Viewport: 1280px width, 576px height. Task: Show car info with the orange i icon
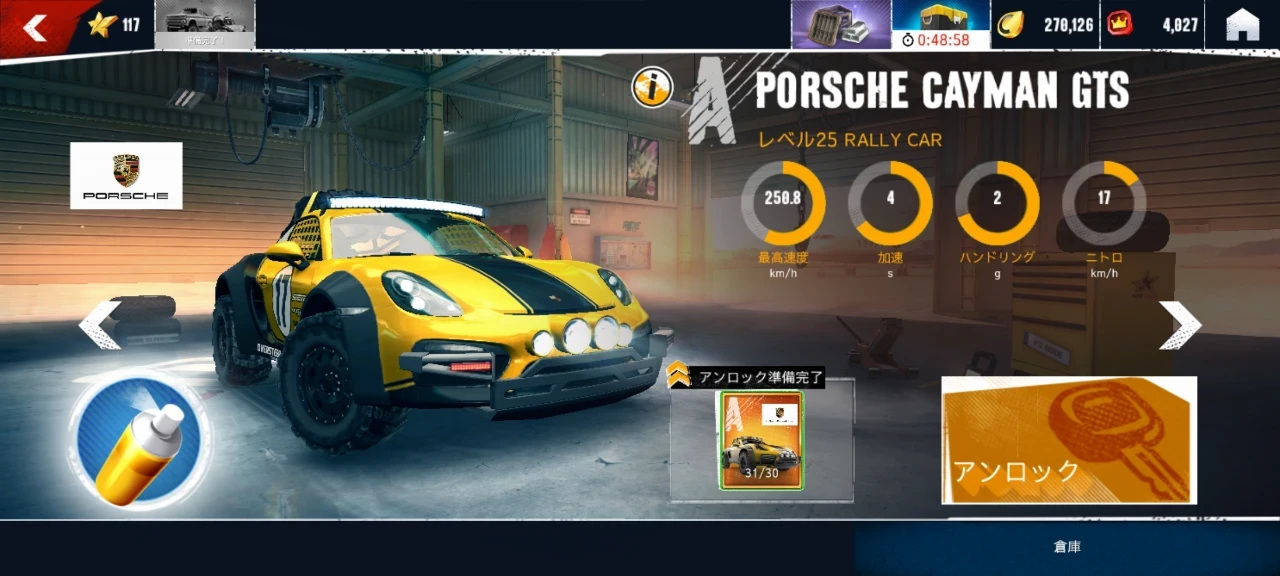pyautogui.click(x=651, y=89)
